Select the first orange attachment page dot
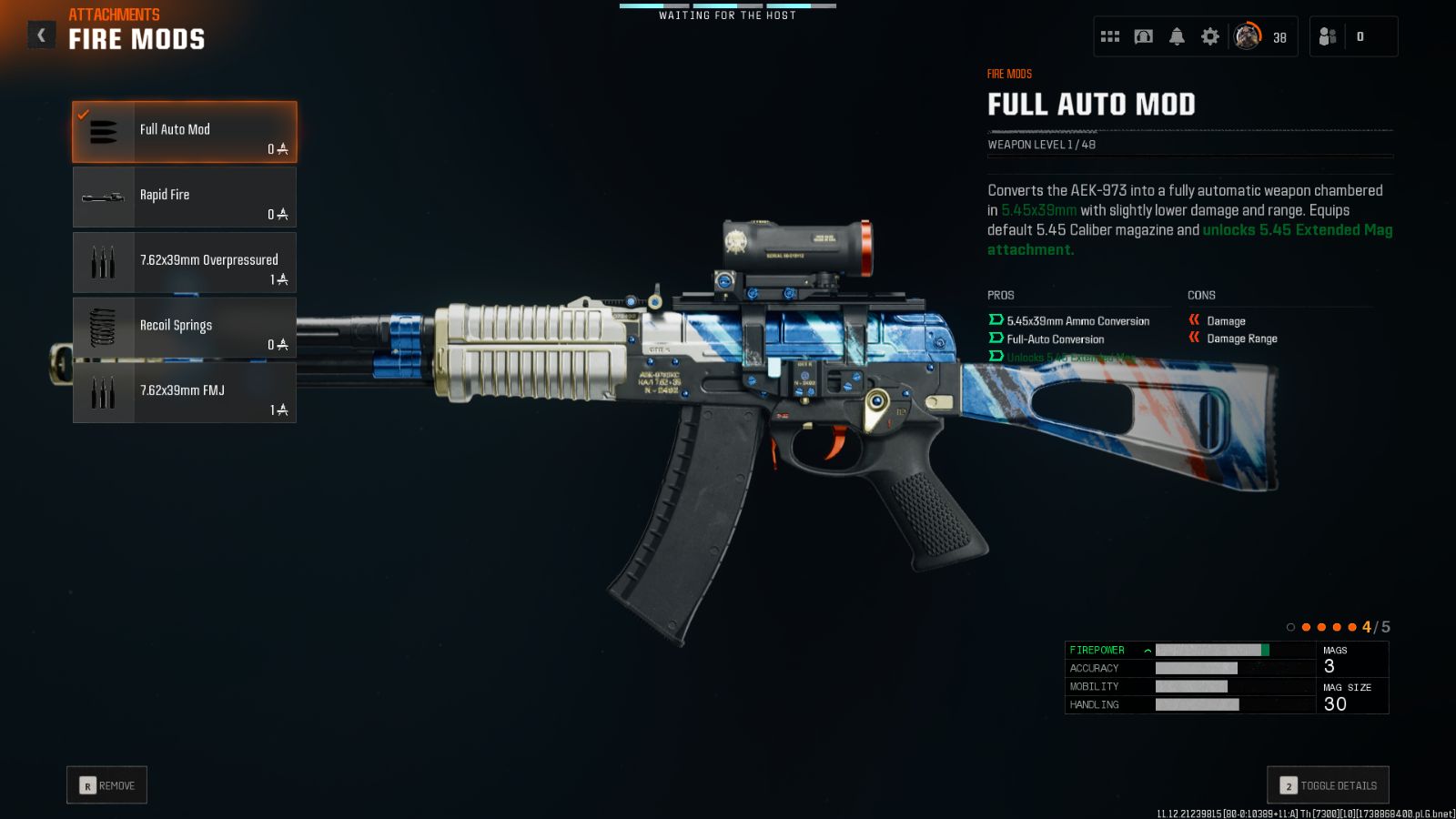This screenshot has height=819, width=1456. click(1308, 627)
